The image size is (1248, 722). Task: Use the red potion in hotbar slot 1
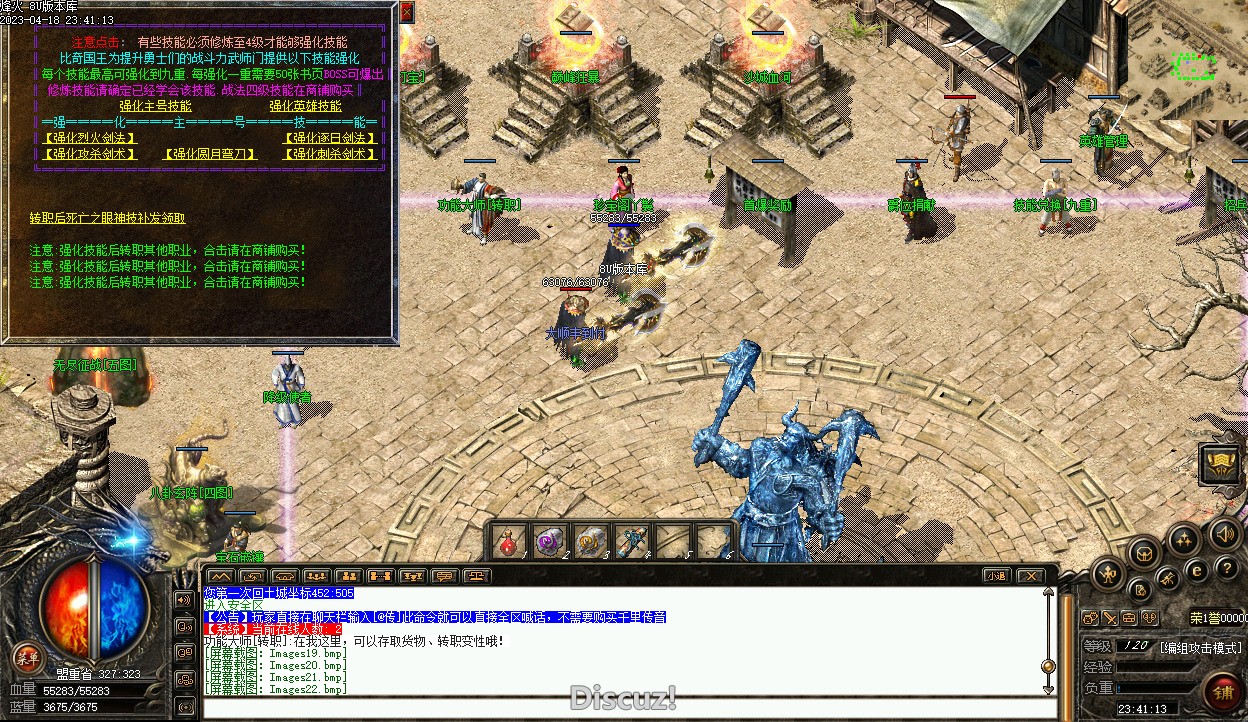point(507,543)
